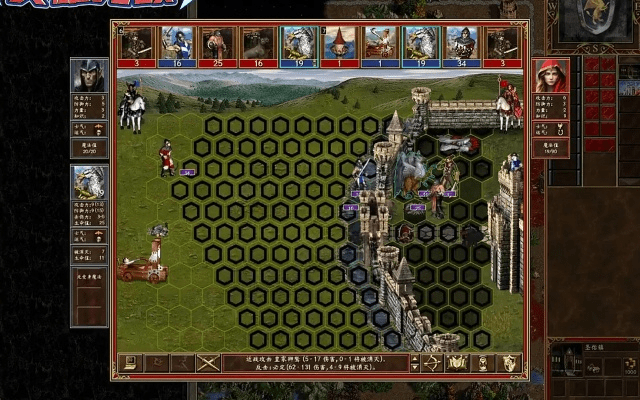Surrender the battle

(x=154, y=363)
